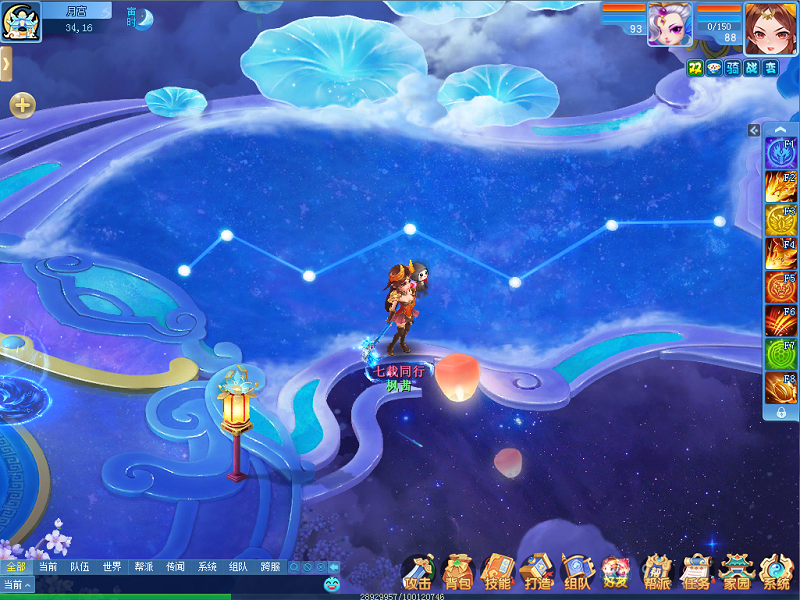Open the 技能 skills menu

pyautogui.click(x=497, y=573)
